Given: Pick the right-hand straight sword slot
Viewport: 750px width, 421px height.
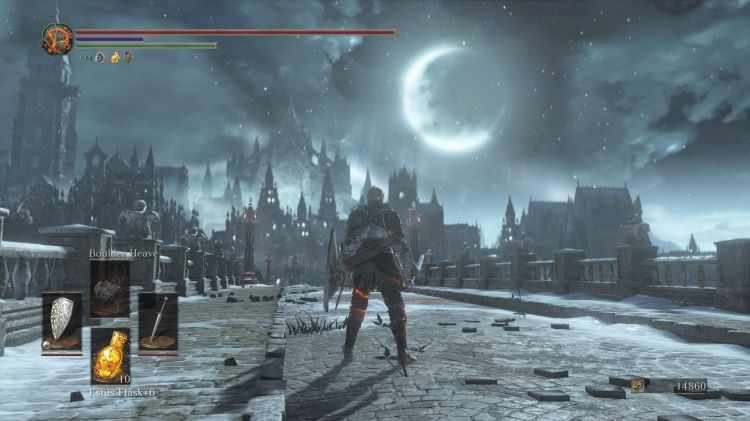Looking at the screenshot, I should [x=158, y=321].
